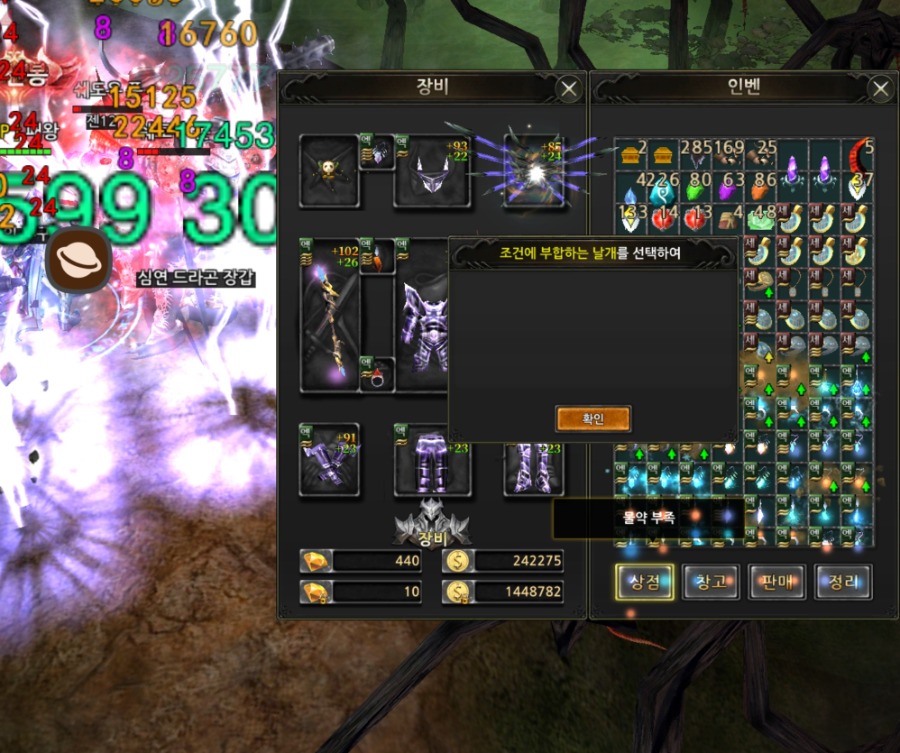This screenshot has height=753, width=900.
Task: Select the equipped skull emblem slot
Action: (x=329, y=171)
